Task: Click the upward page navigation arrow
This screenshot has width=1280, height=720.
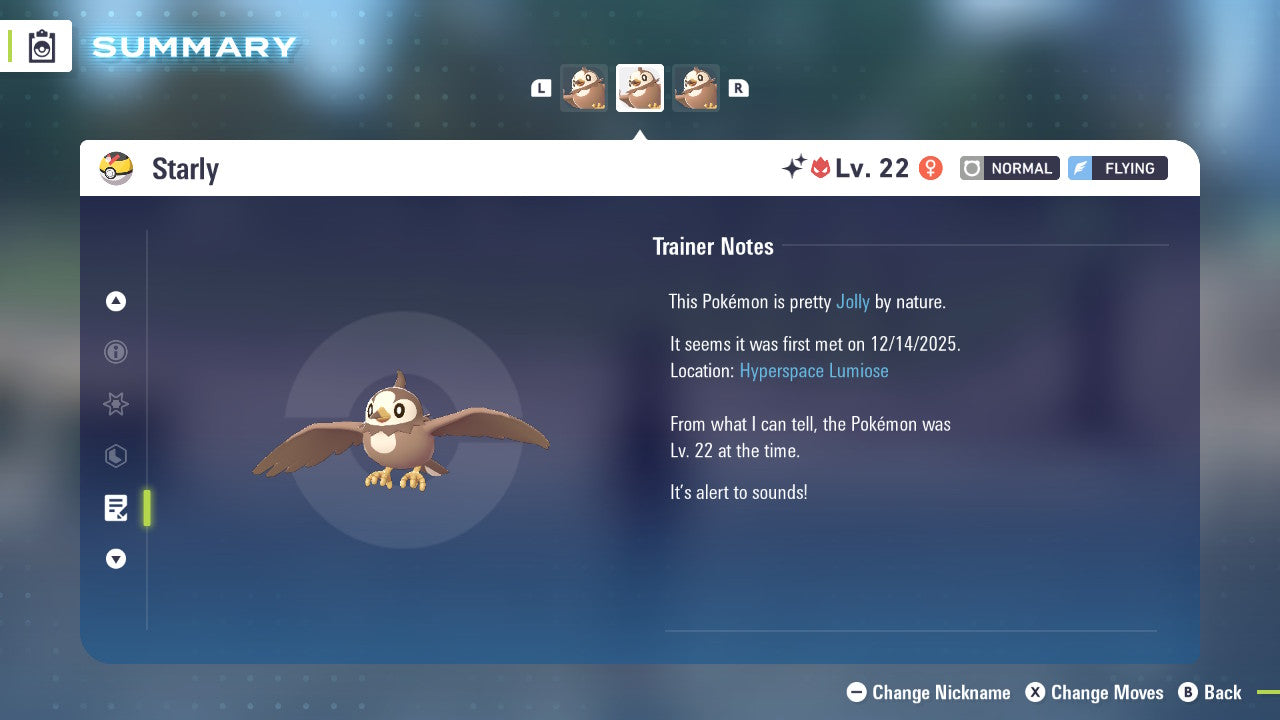Action: 115,301
